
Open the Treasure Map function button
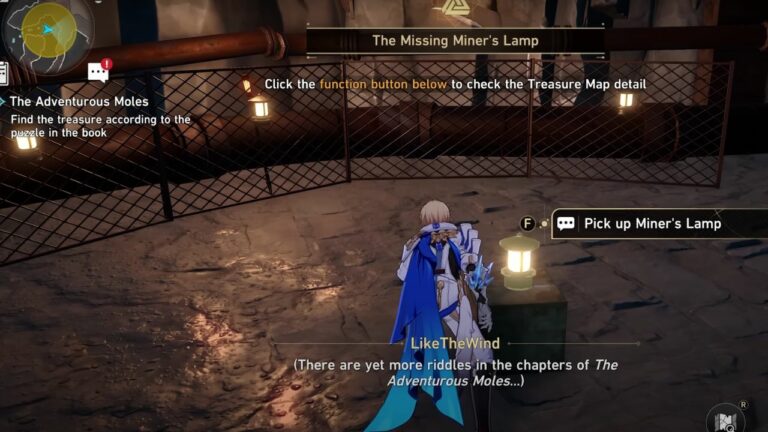(x=724, y=417)
